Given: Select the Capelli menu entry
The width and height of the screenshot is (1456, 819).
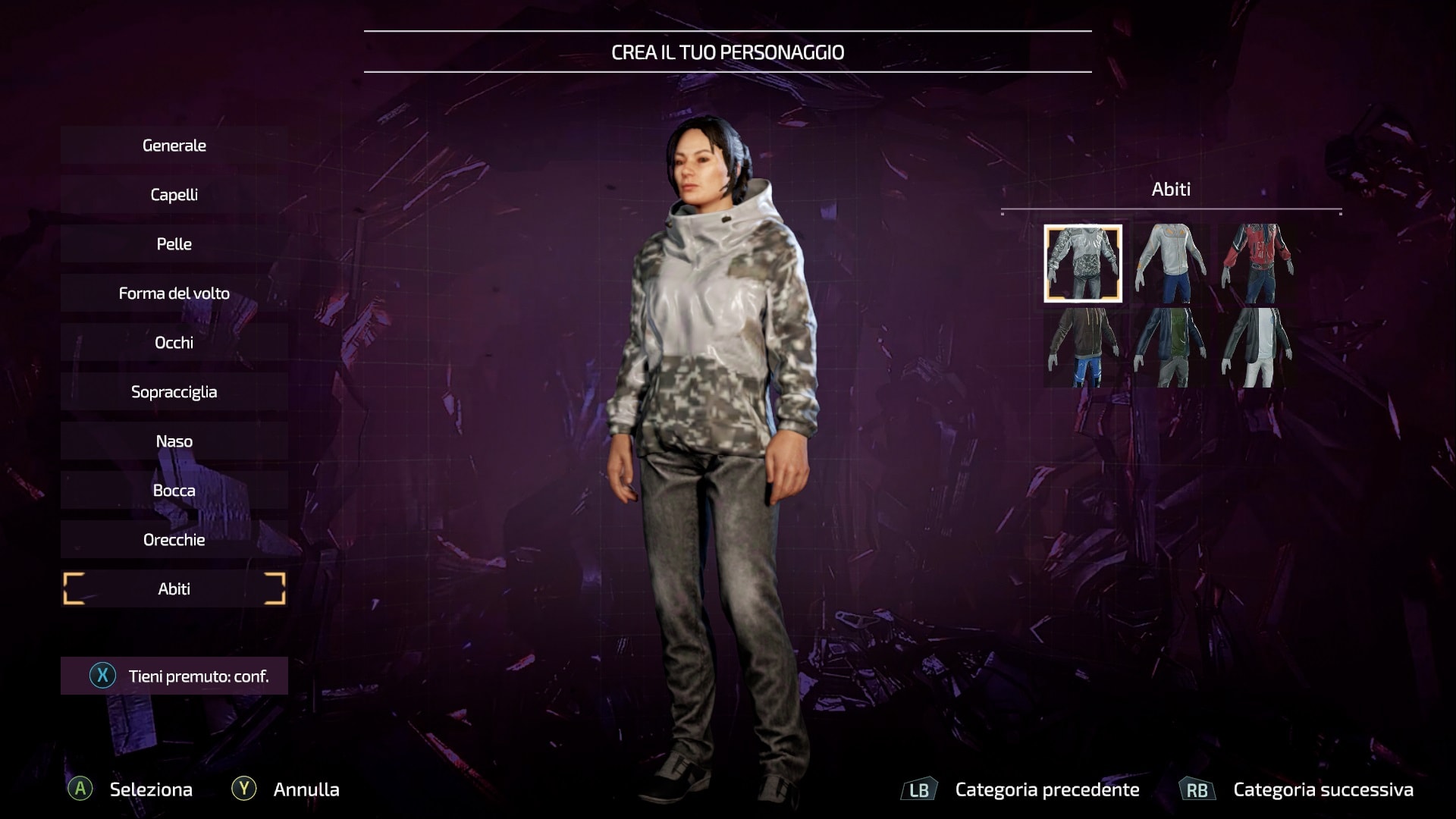Looking at the screenshot, I should click(174, 195).
